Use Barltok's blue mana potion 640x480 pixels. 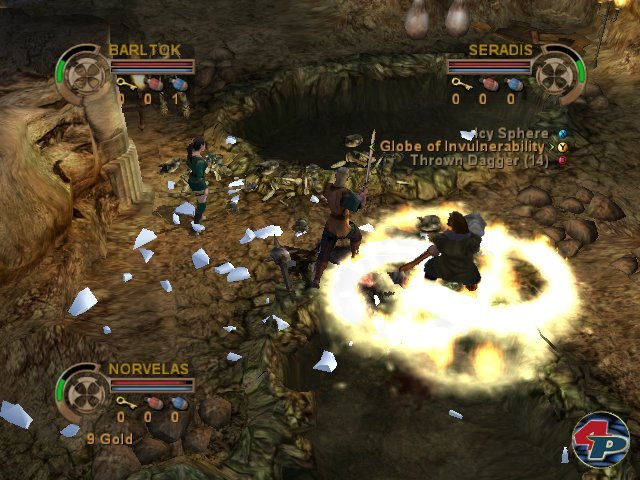click(177, 85)
